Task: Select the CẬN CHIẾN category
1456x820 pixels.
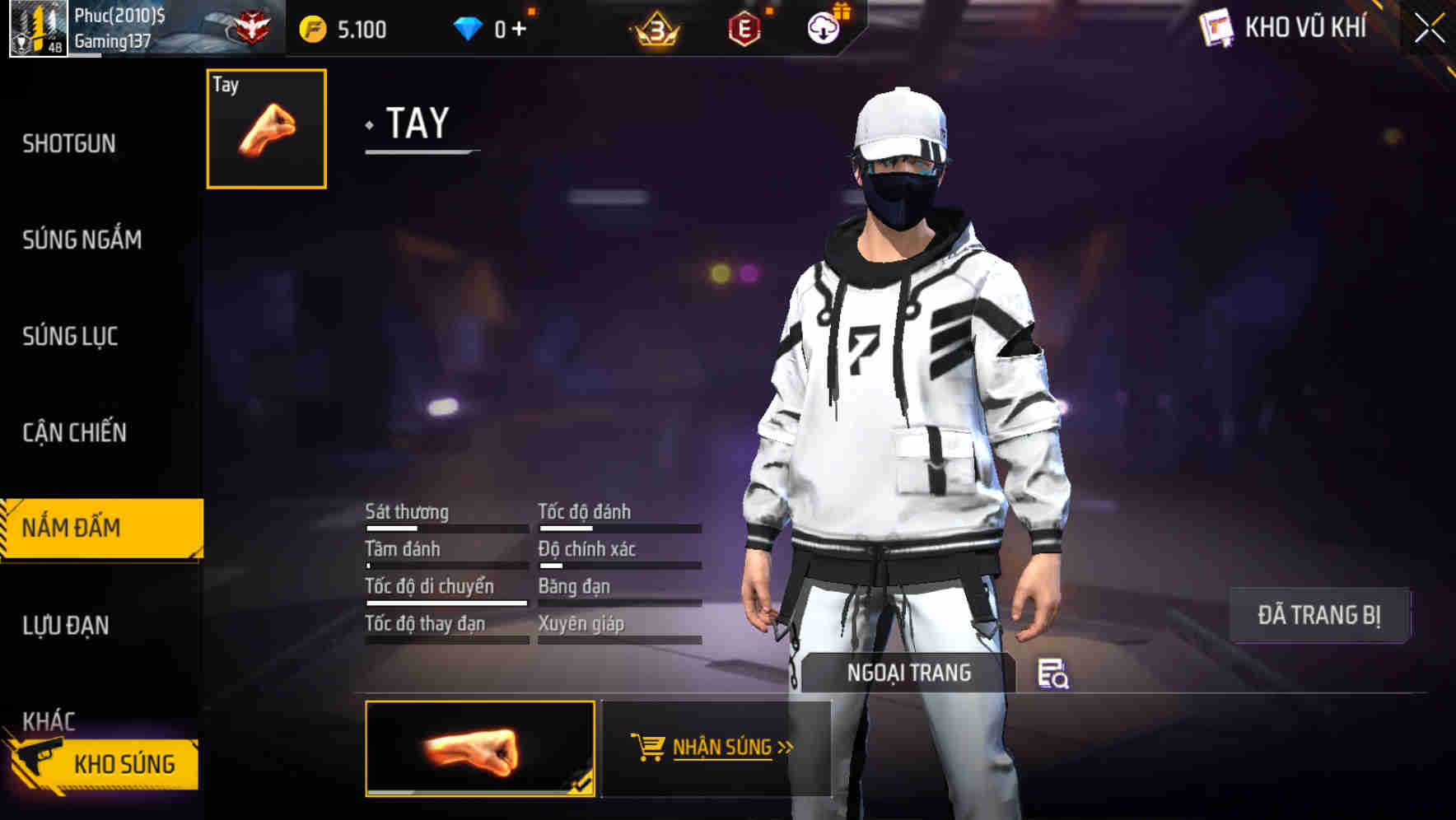Action: pos(73,432)
